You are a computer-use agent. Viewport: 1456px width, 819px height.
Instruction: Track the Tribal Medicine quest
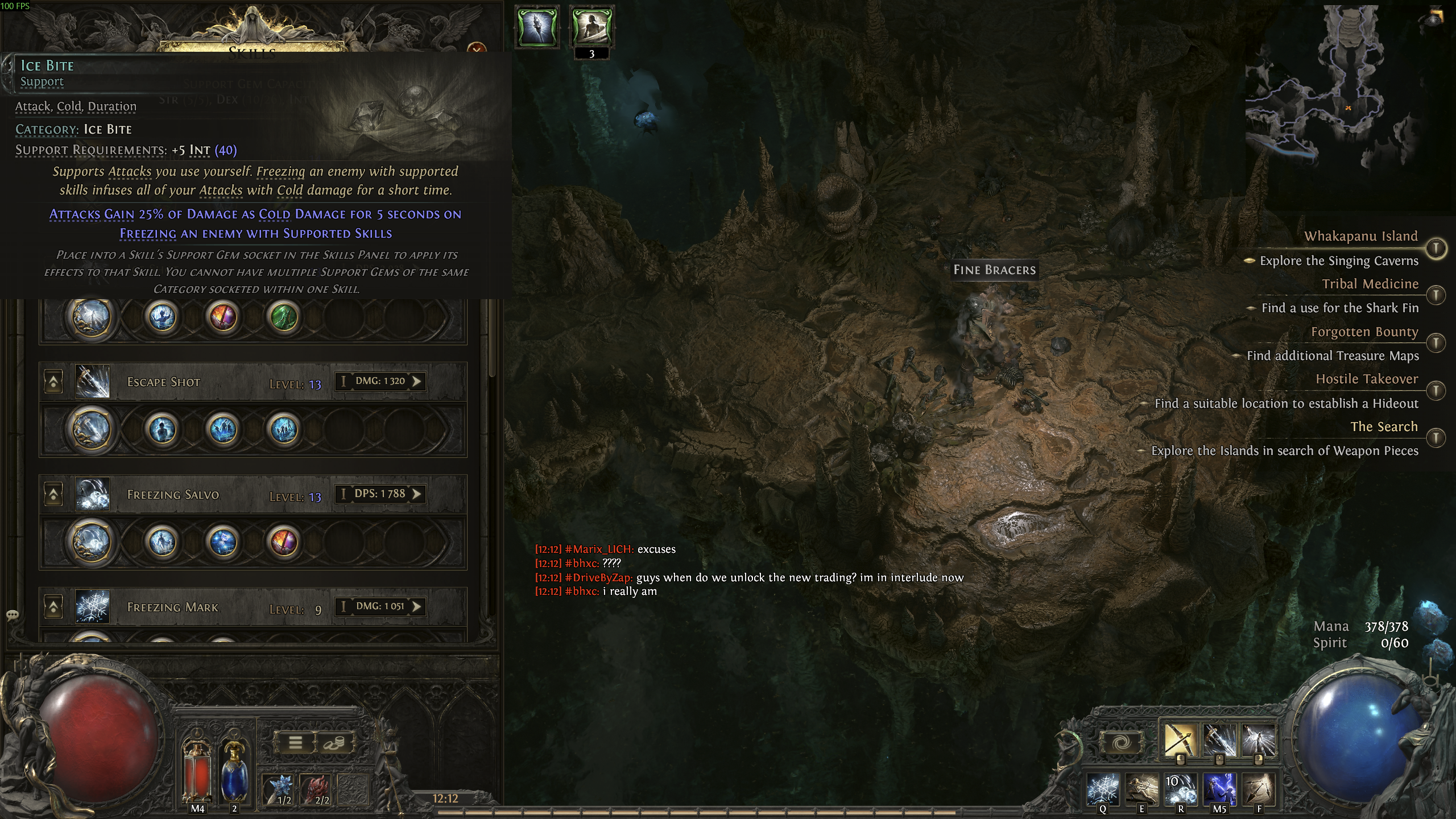pos(1437,295)
